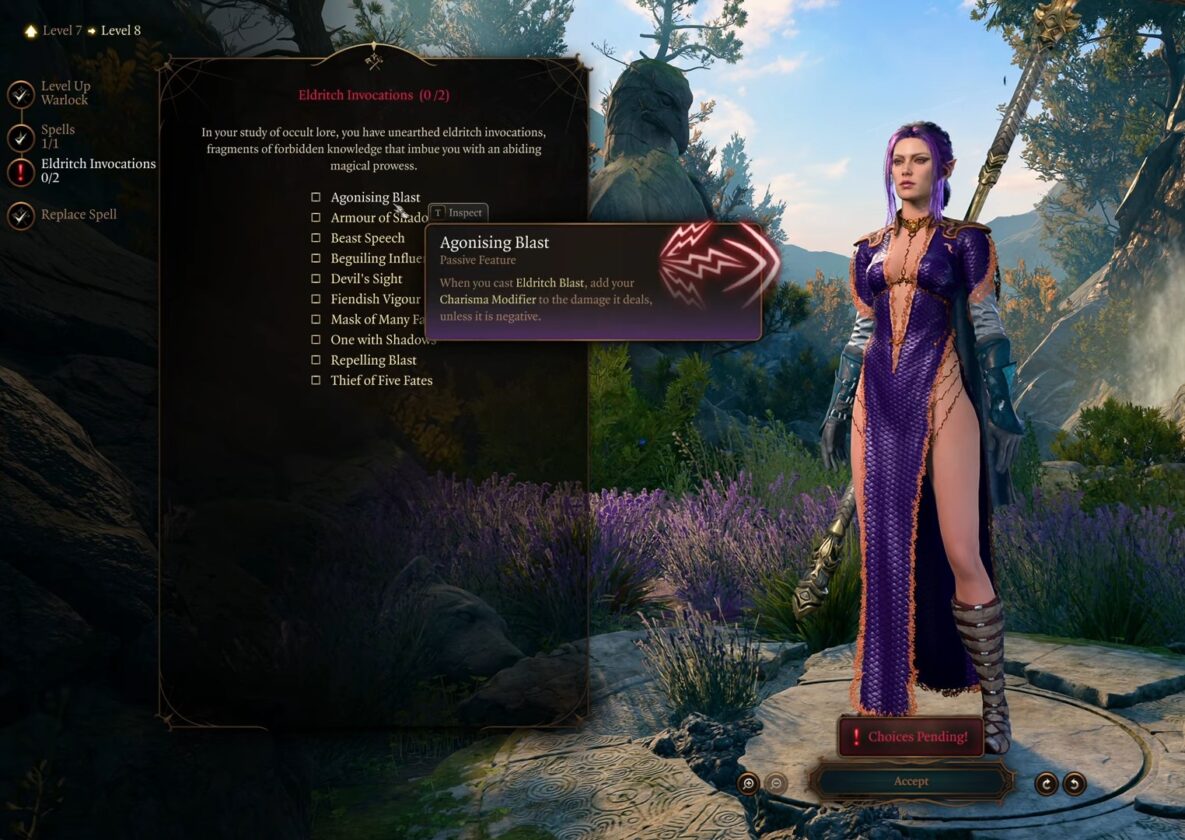Image resolution: width=1185 pixels, height=840 pixels.
Task: Pick the Fiendish Vigour invocation
Action: (316, 299)
